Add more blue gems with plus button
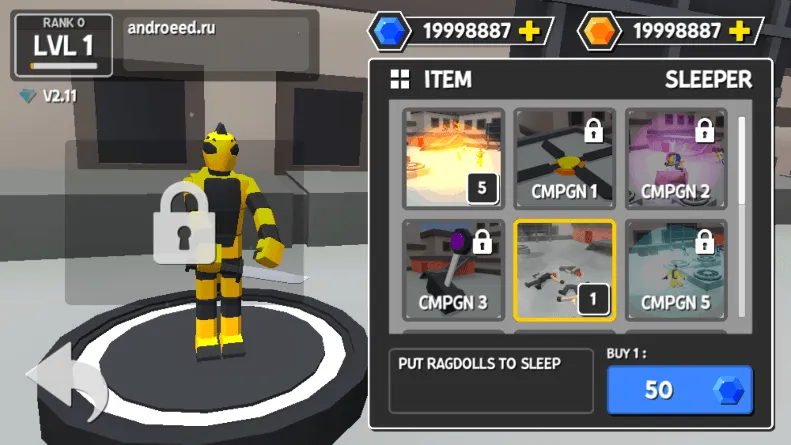This screenshot has height=445, width=791. 529,32
